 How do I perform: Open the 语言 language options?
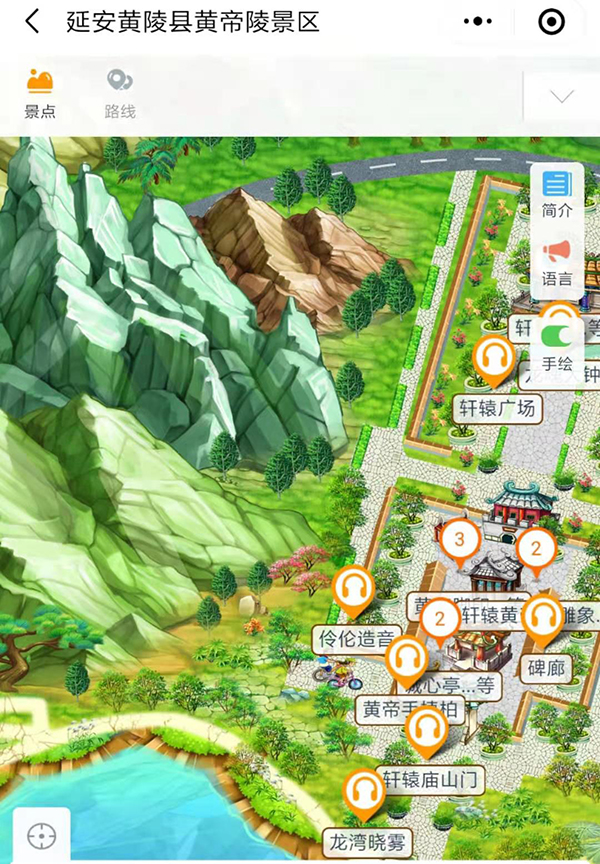pyautogui.click(x=557, y=260)
